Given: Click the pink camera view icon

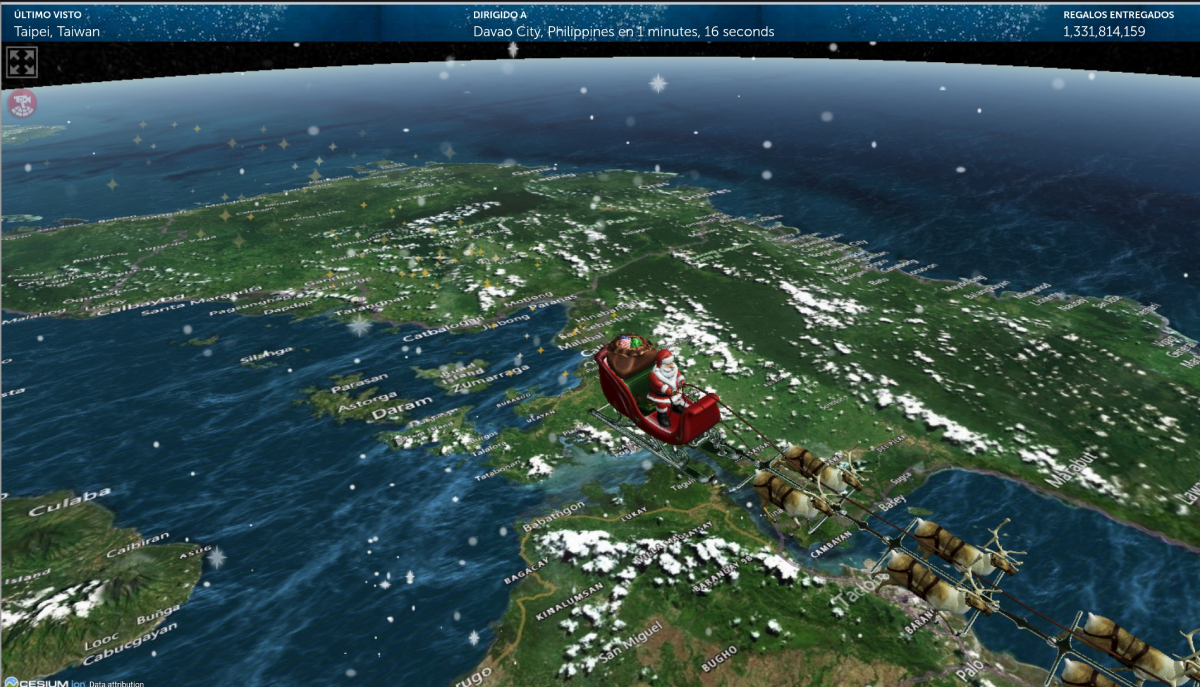Looking at the screenshot, I should click(22, 102).
